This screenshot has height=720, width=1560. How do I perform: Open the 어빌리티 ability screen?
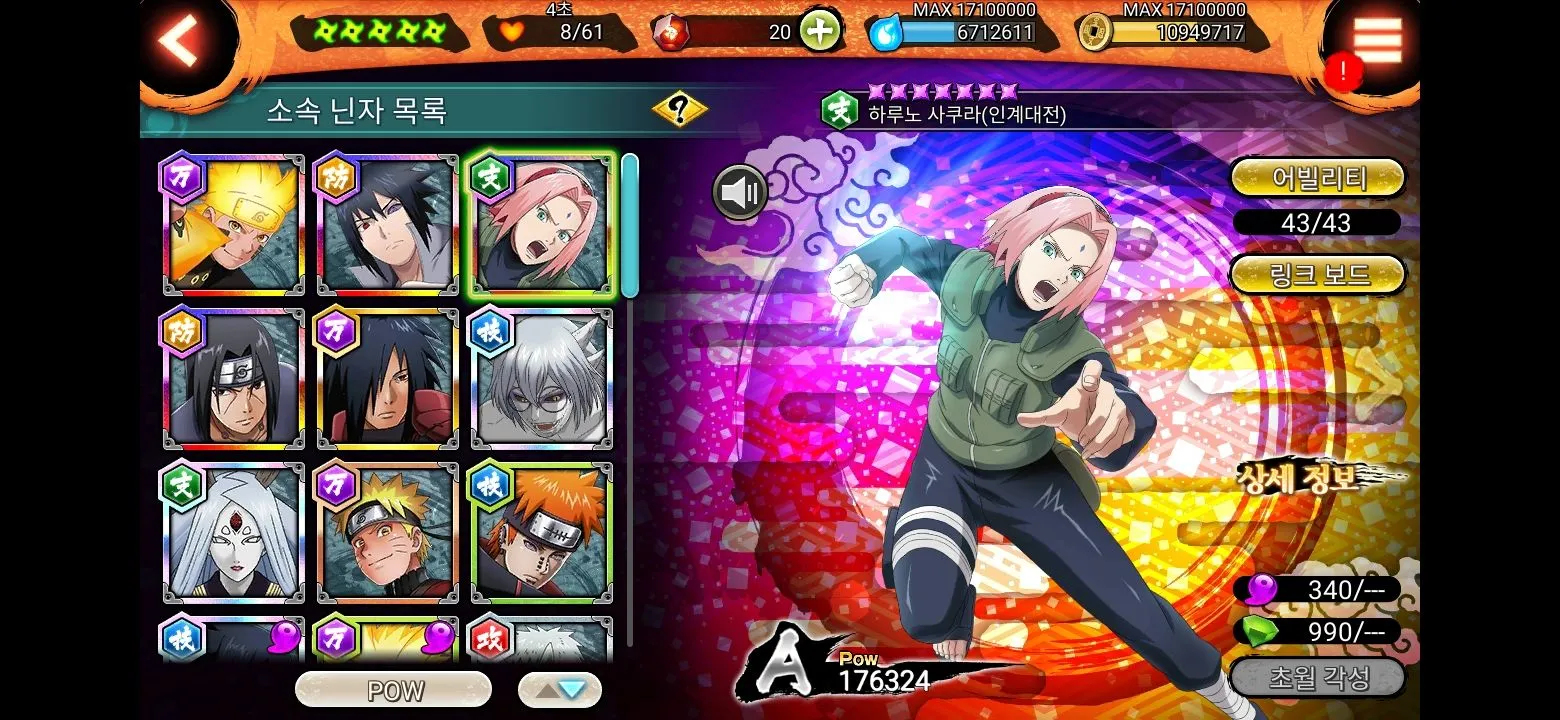coord(1317,178)
